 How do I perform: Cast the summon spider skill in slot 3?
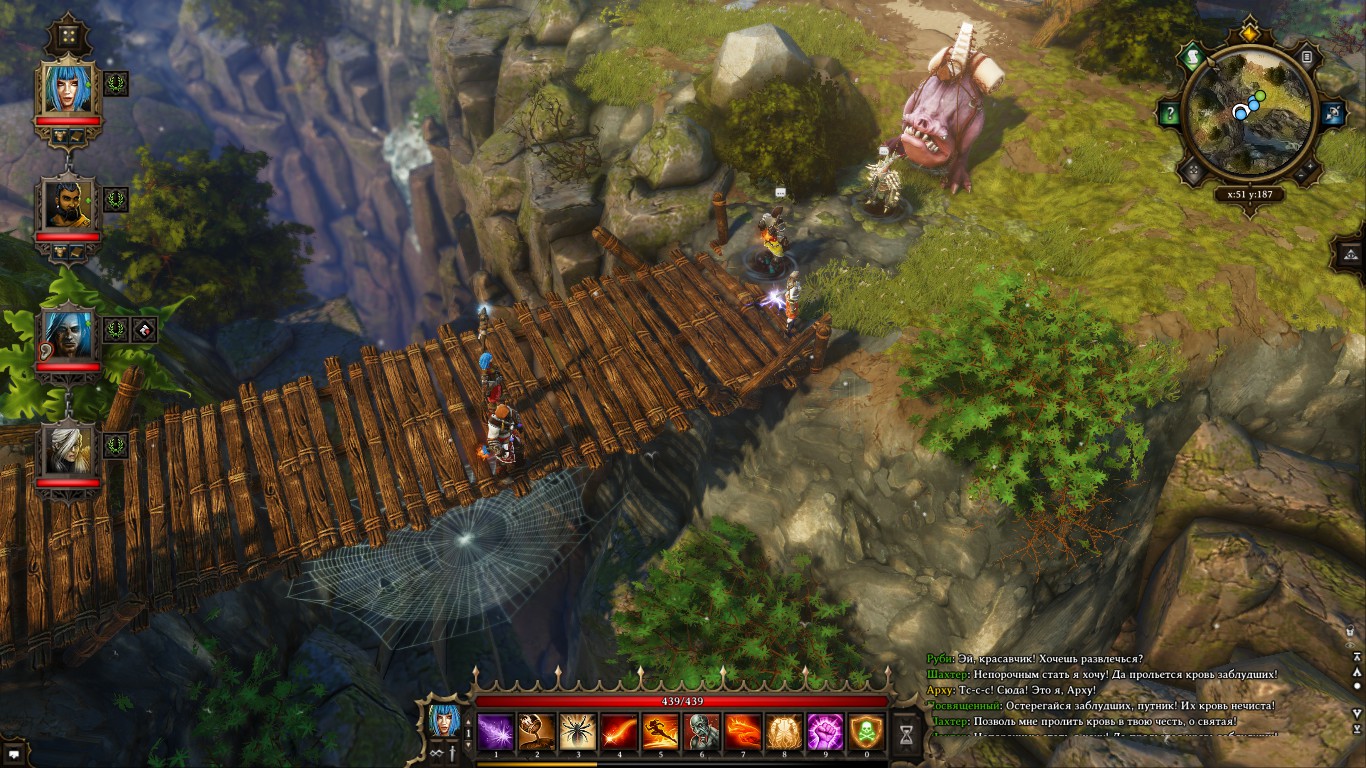tap(578, 732)
